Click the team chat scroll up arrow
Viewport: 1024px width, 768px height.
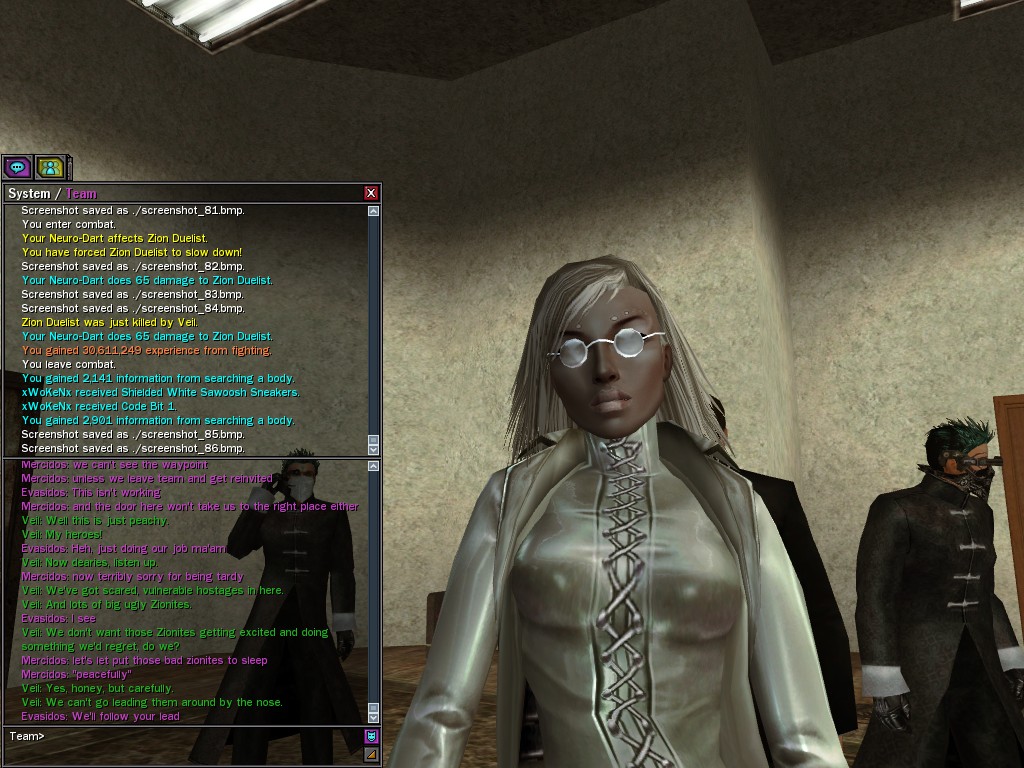click(374, 466)
